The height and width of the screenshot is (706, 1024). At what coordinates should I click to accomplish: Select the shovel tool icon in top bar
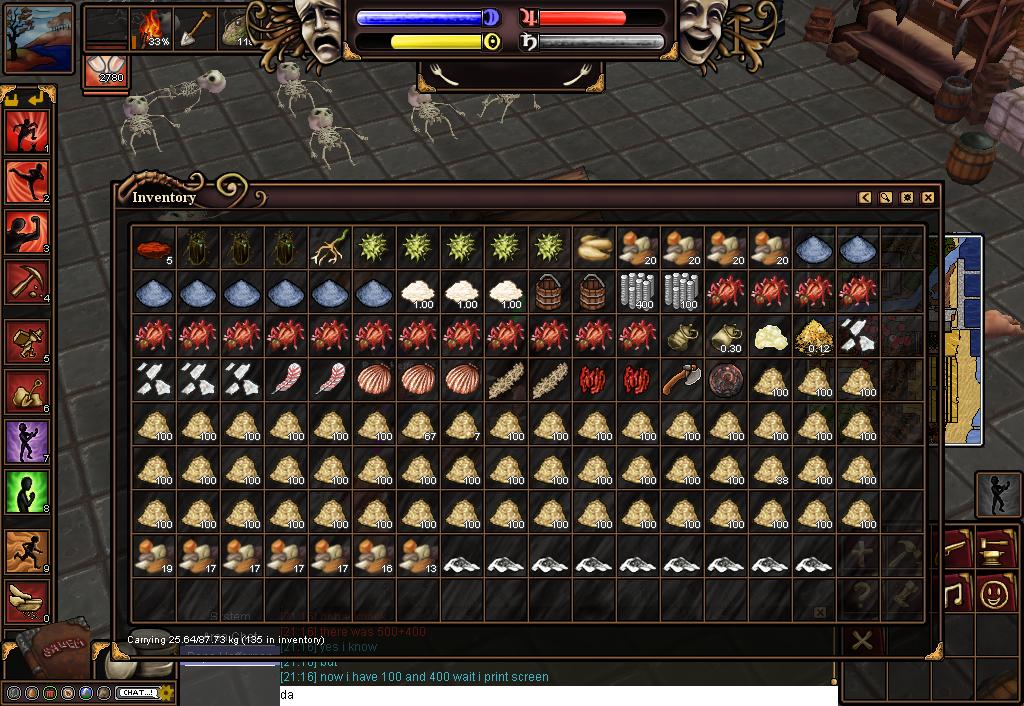tap(196, 28)
